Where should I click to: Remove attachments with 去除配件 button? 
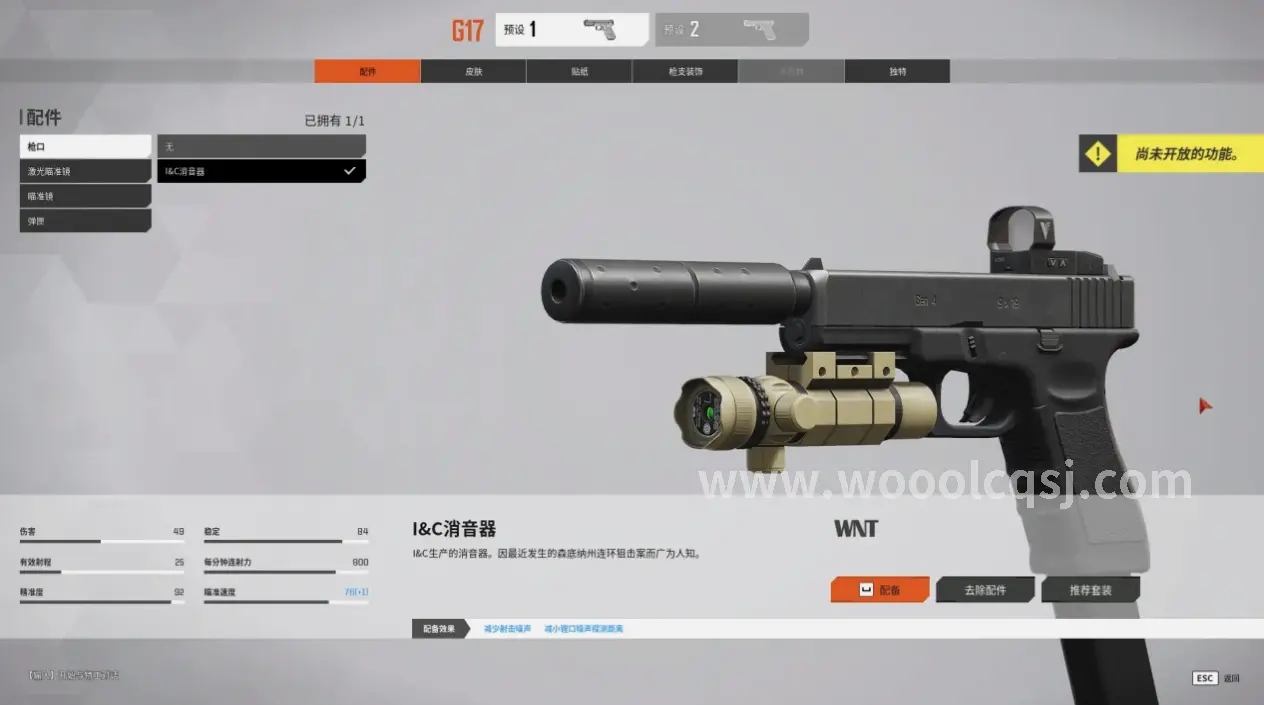(985, 590)
